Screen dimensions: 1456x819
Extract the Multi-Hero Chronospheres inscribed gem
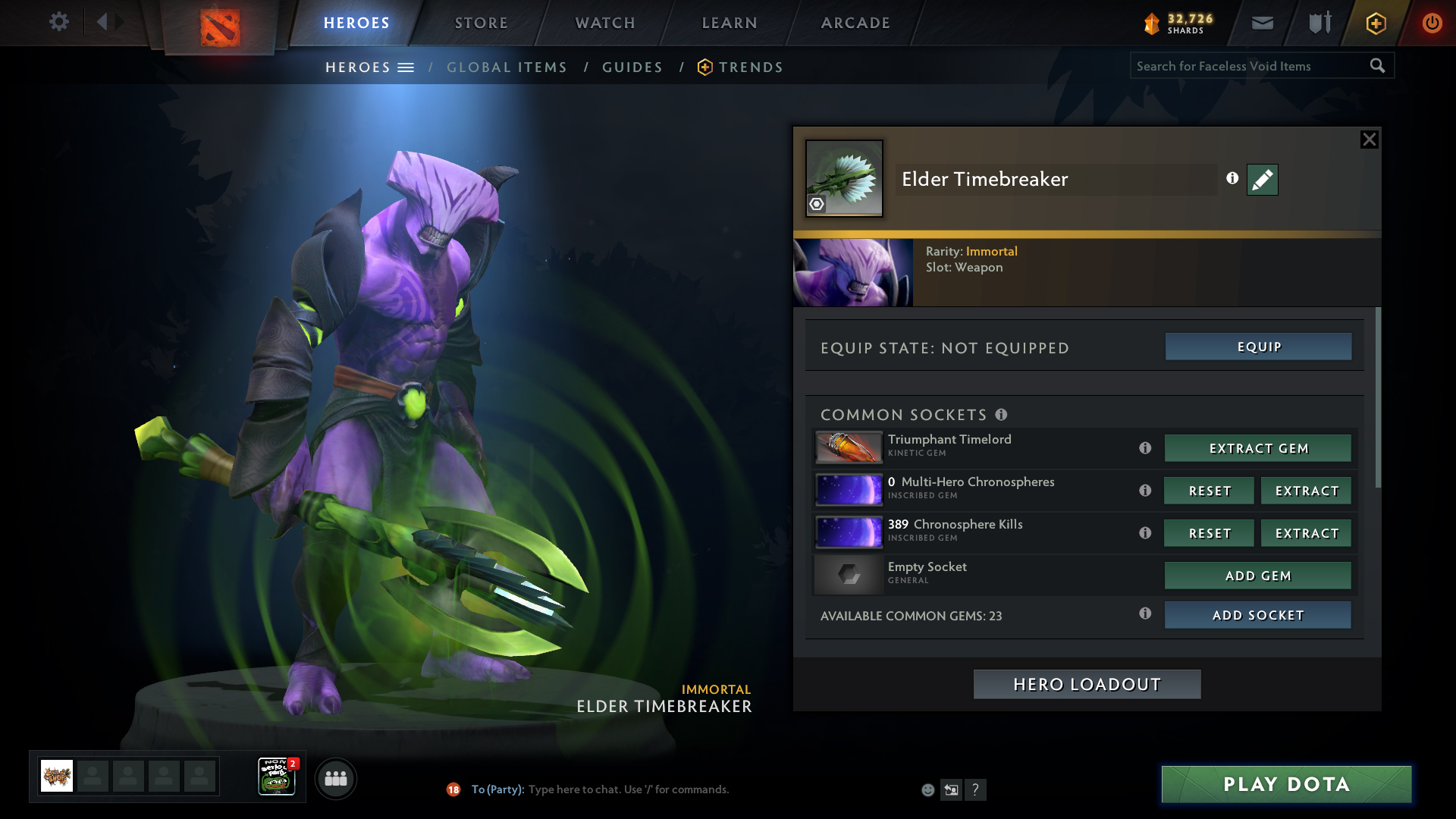[x=1306, y=491]
